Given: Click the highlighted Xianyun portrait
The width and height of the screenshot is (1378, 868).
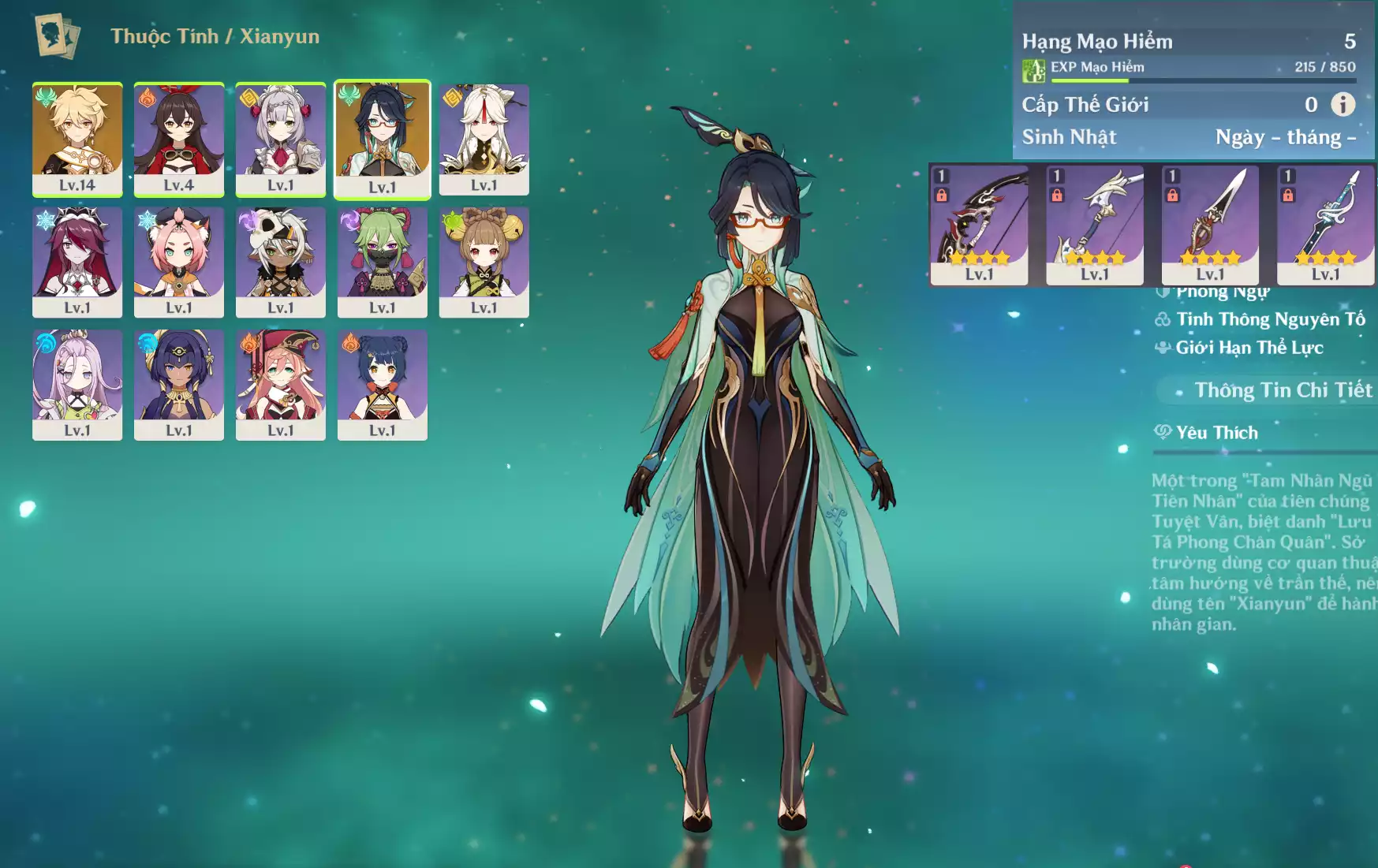Looking at the screenshot, I should pos(383,139).
